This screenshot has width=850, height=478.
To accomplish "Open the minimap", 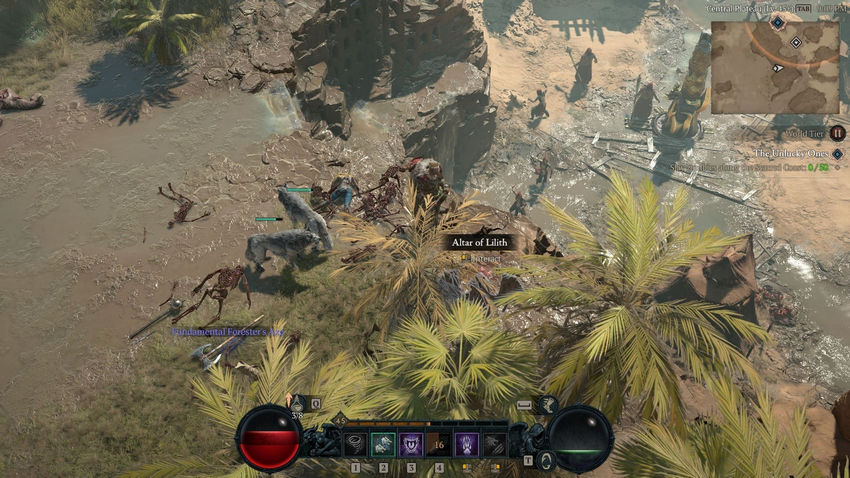I will [x=774, y=66].
